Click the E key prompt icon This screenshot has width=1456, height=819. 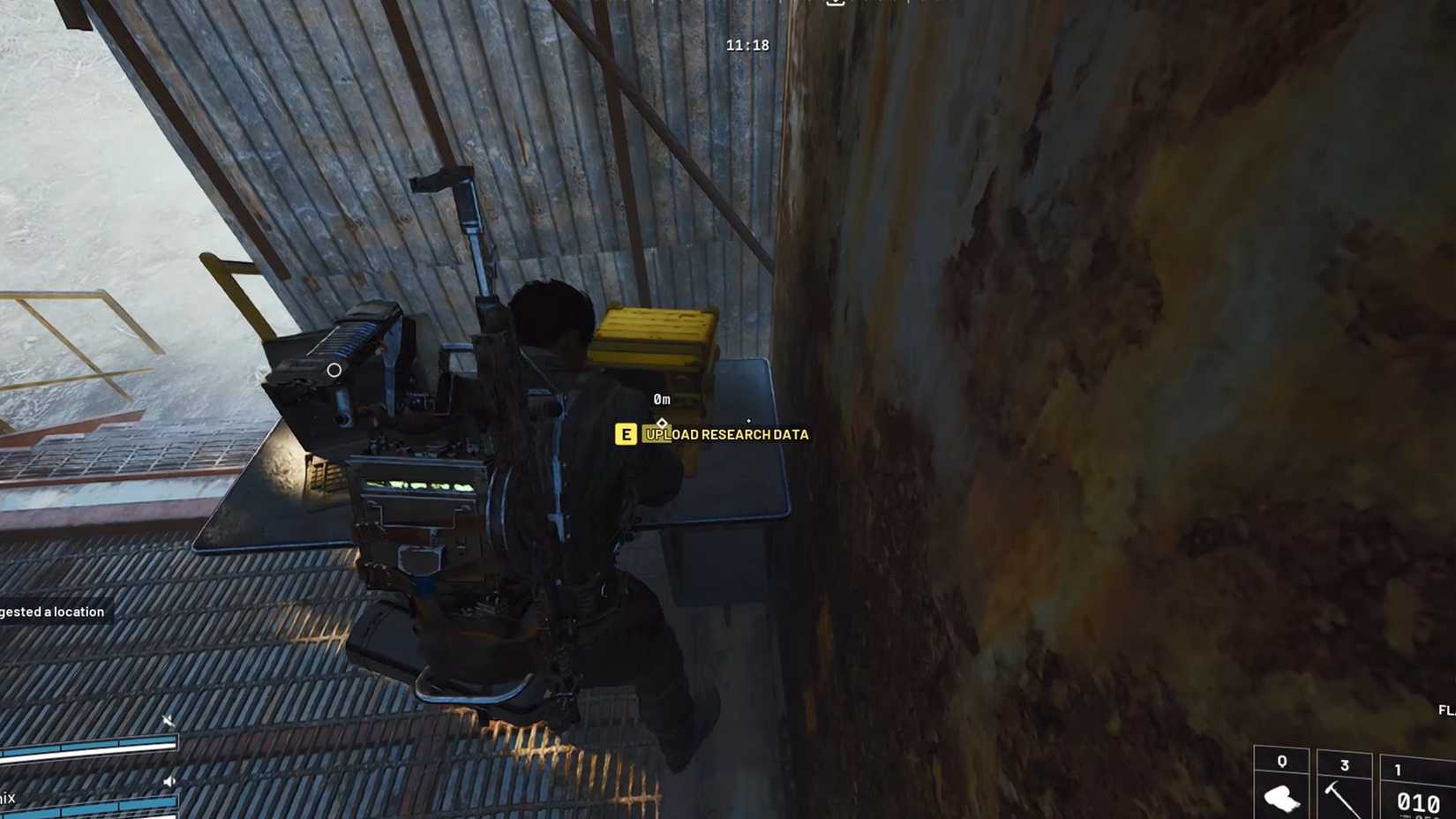click(626, 434)
